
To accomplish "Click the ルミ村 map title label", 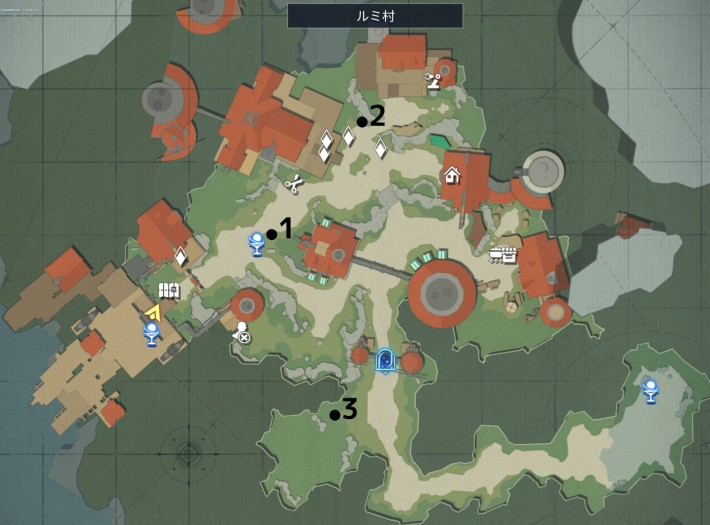I will click(x=375, y=15).
